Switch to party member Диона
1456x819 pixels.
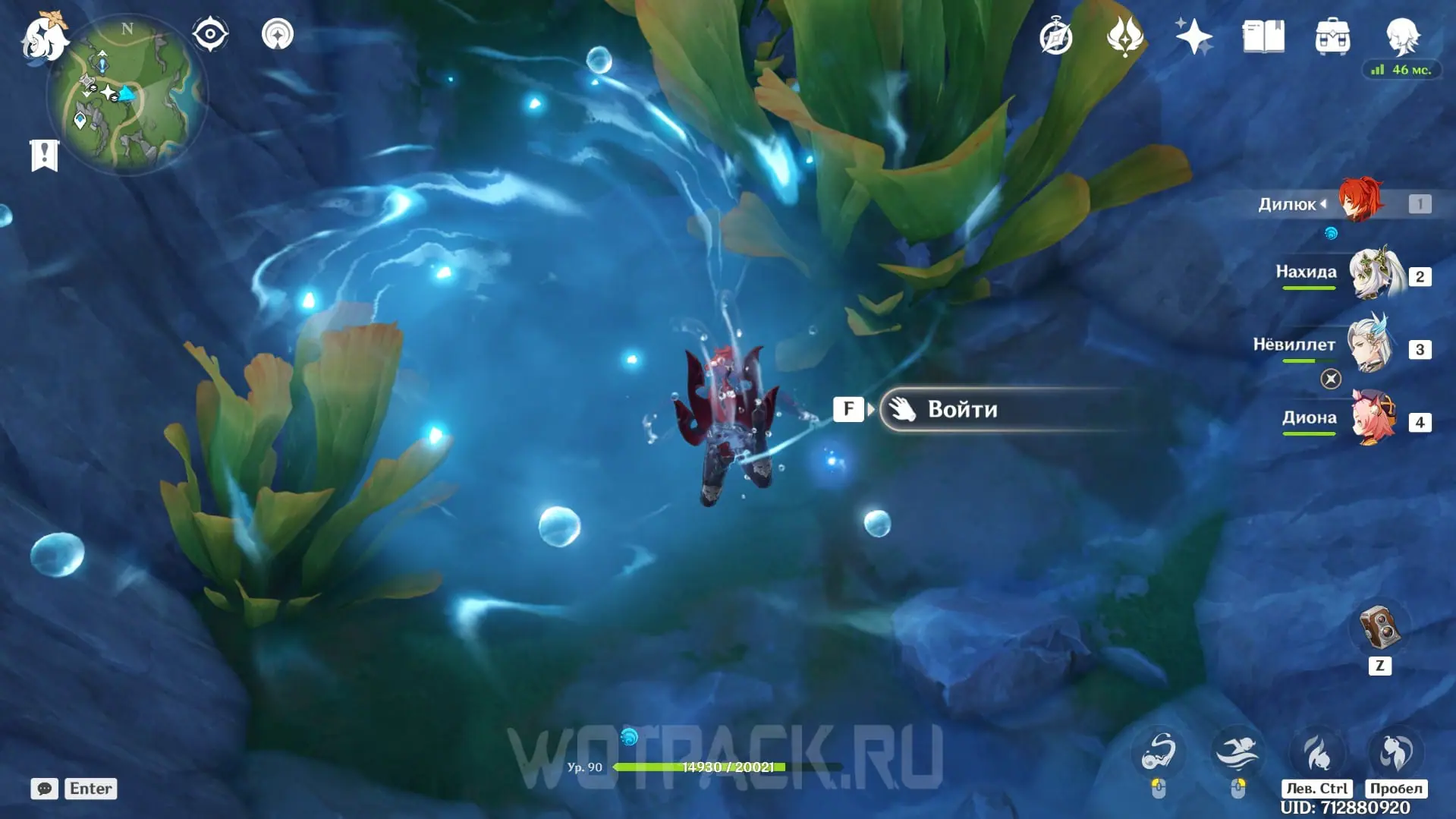1374,417
